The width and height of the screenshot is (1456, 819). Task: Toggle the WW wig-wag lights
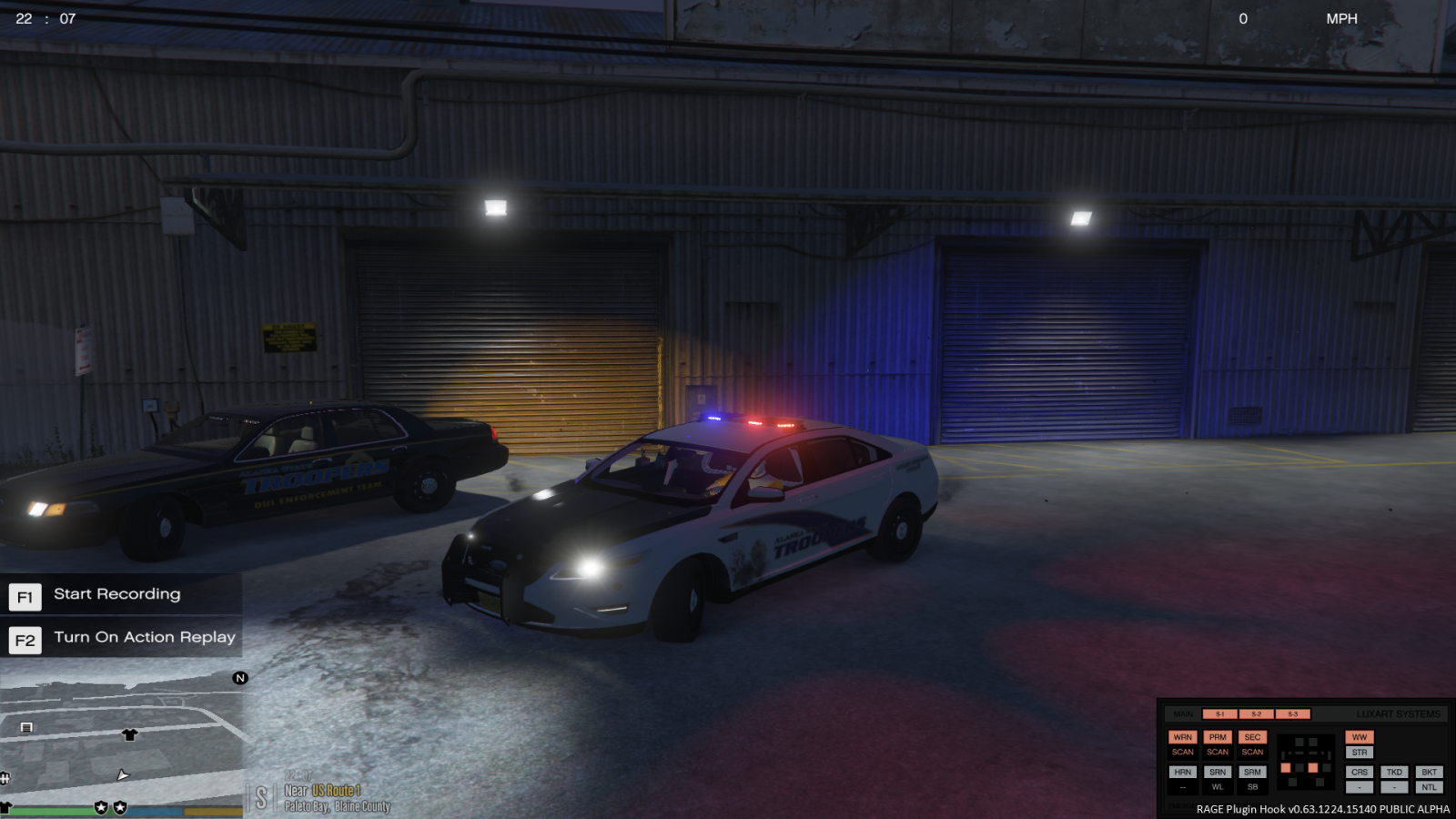[x=1360, y=737]
